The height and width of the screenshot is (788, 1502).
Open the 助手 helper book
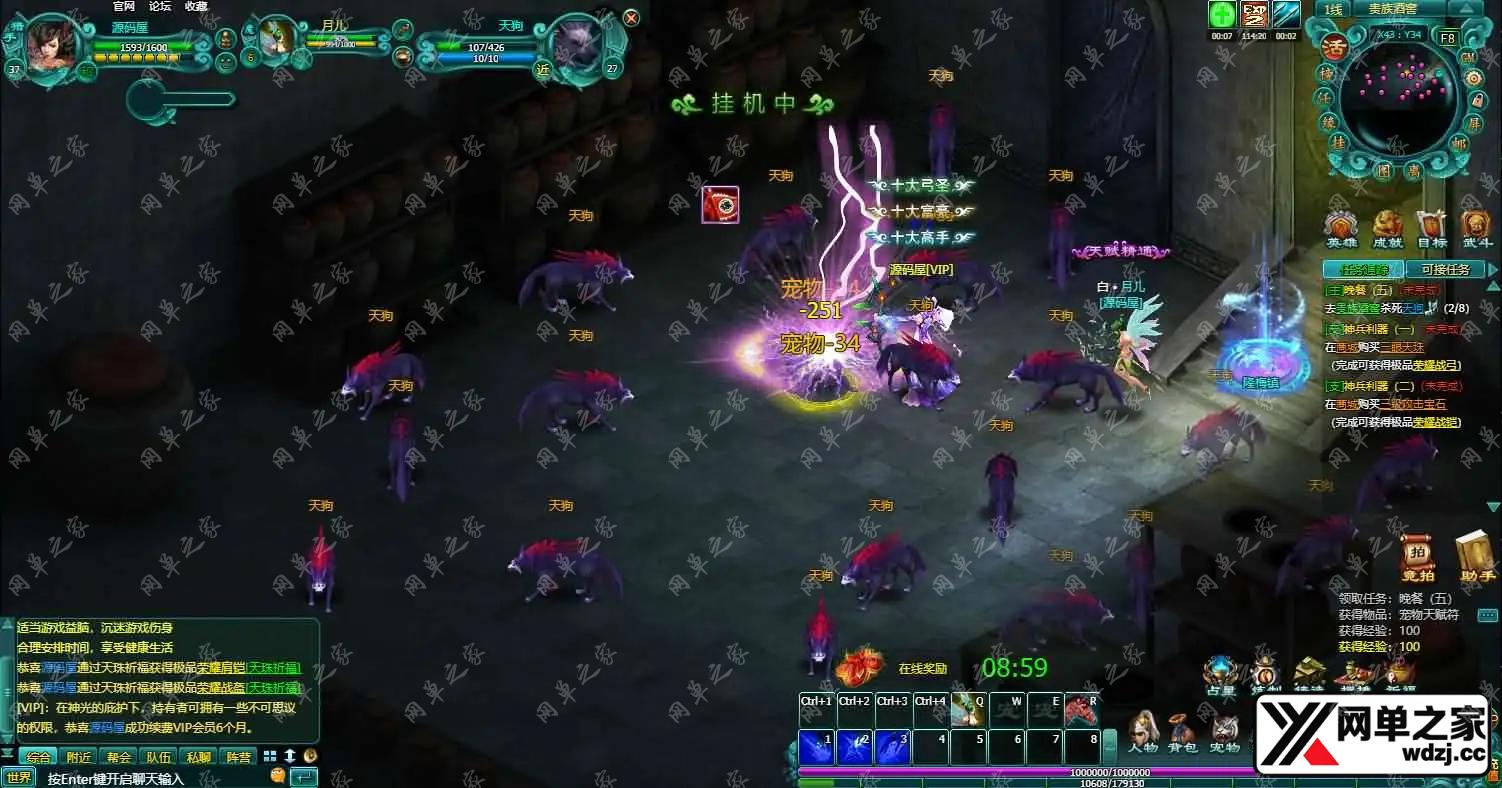coord(1476,558)
